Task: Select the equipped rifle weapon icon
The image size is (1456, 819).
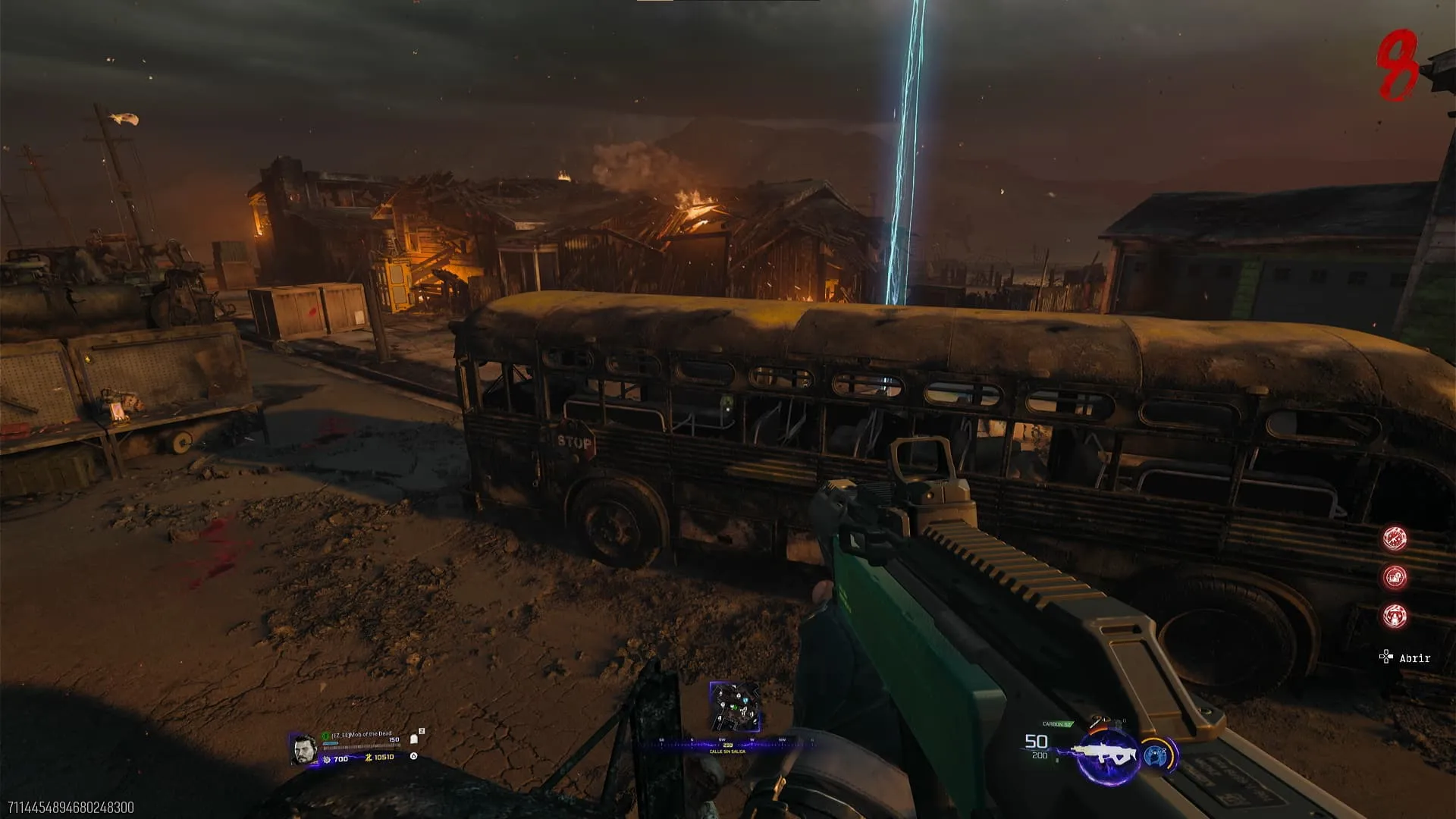Action: click(x=1108, y=753)
